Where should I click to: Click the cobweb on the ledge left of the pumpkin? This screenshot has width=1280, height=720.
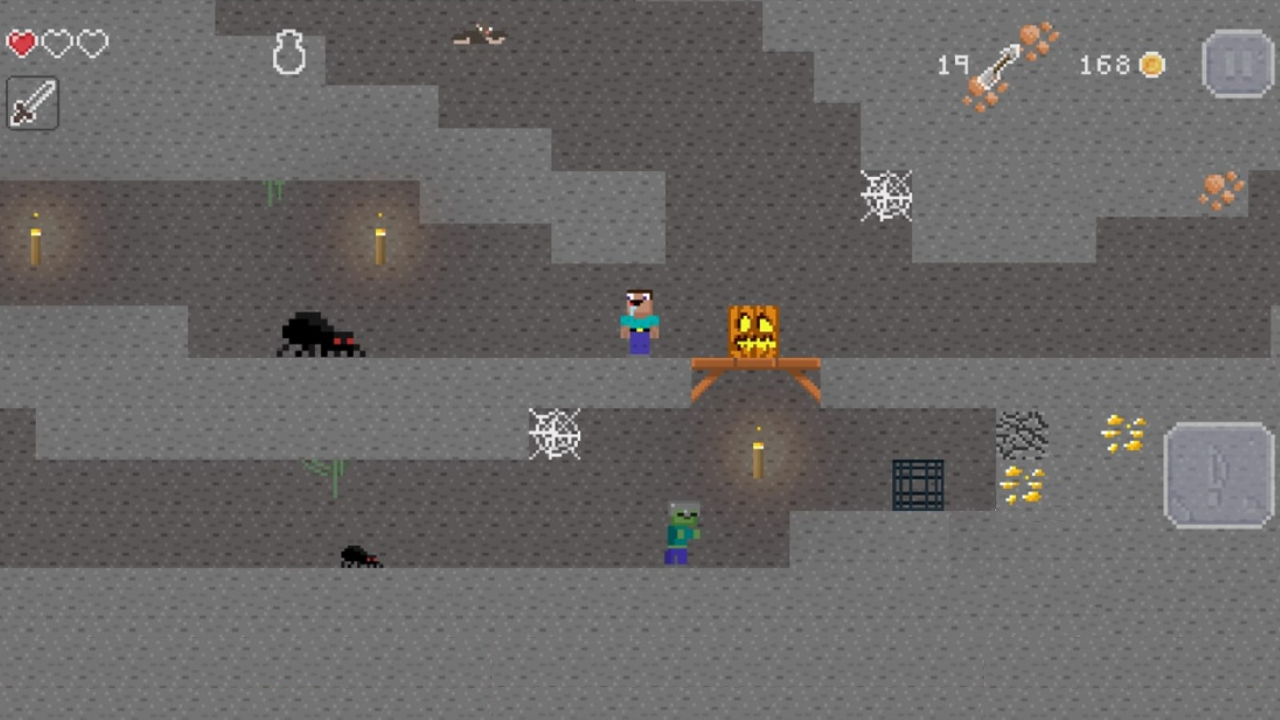[555, 433]
